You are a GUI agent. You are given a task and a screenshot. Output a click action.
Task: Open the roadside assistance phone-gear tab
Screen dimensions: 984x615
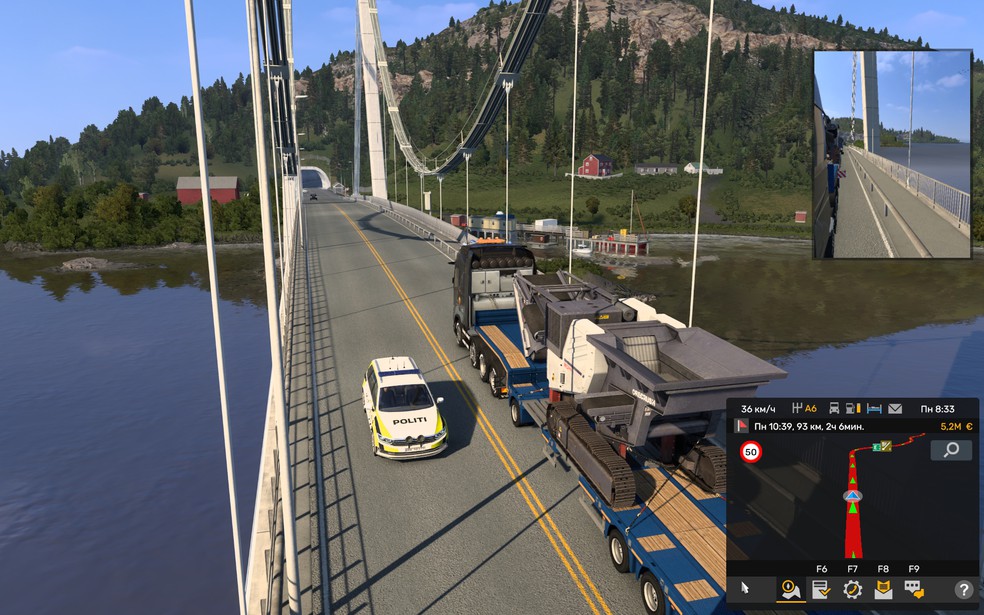click(852, 589)
